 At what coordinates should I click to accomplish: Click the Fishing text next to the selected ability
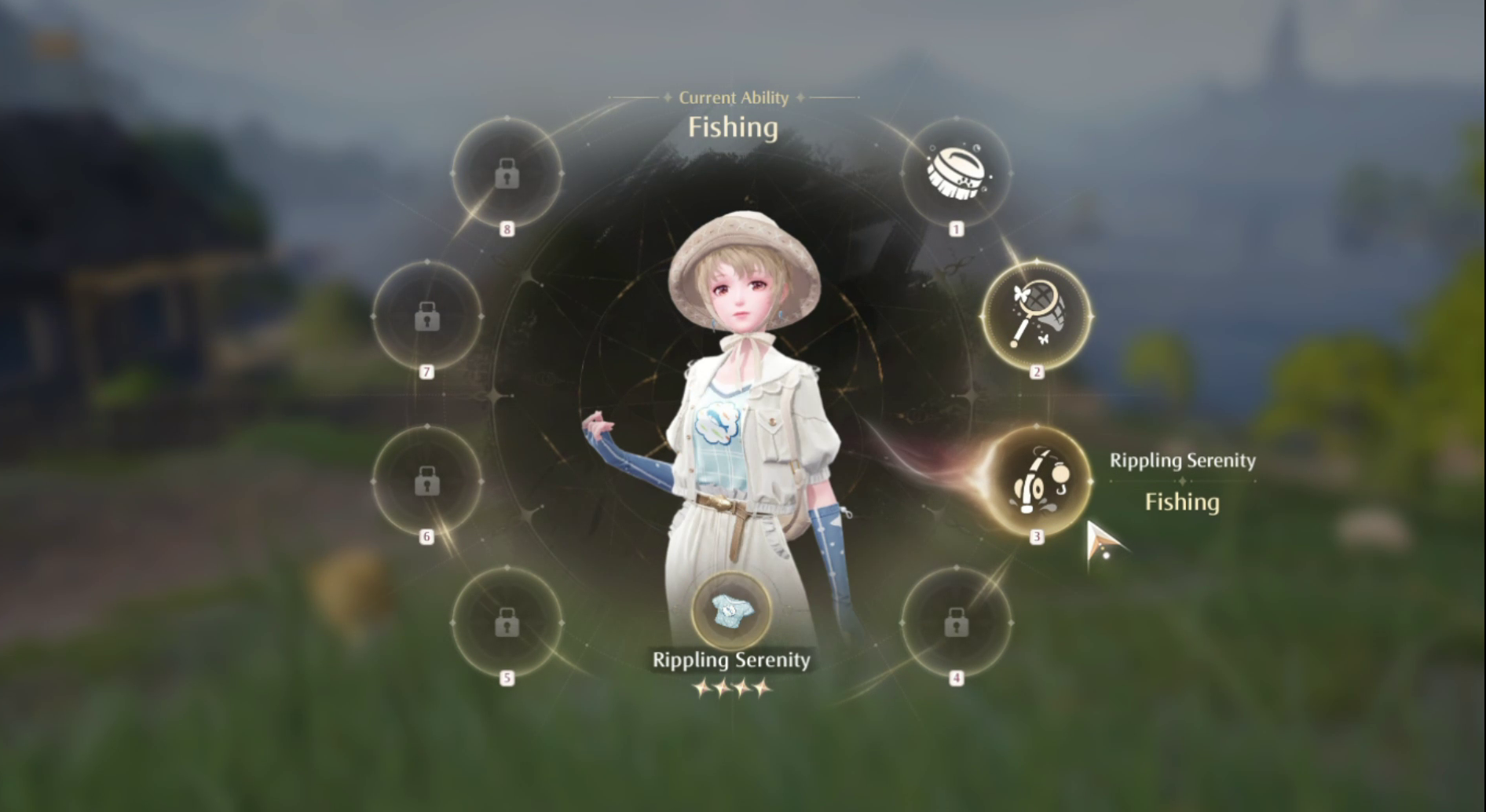[x=1183, y=503]
